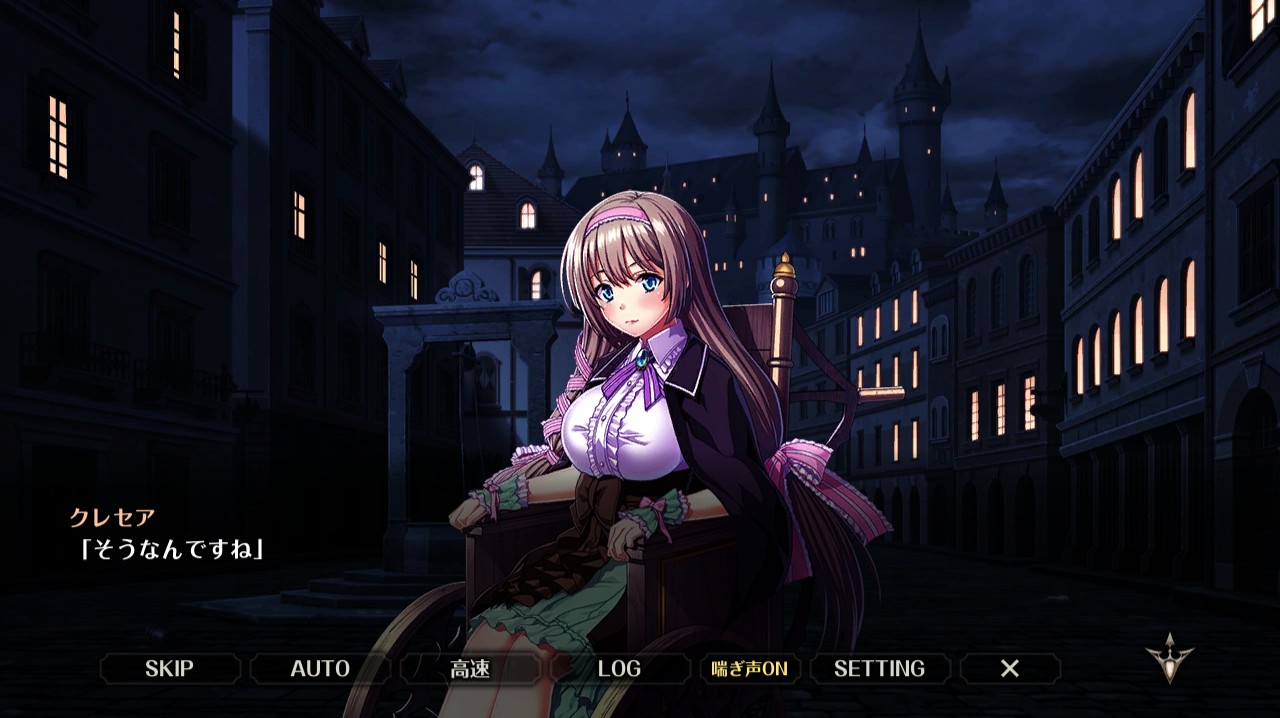Click the ornate emblem icon in the corner
Image resolution: width=1280 pixels, height=718 pixels.
pyautogui.click(x=1169, y=658)
